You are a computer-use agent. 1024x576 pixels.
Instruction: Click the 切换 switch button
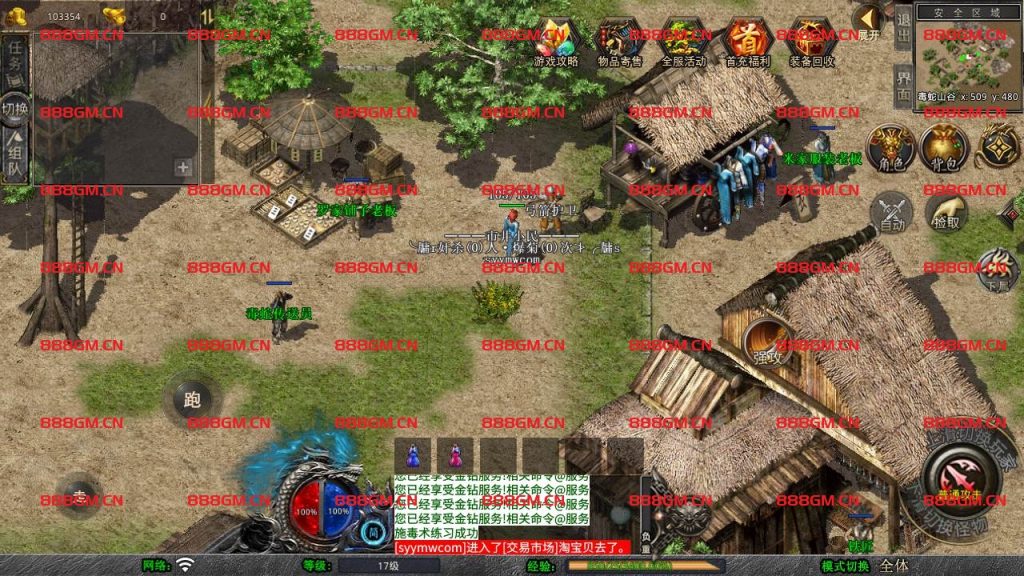pos(15,108)
